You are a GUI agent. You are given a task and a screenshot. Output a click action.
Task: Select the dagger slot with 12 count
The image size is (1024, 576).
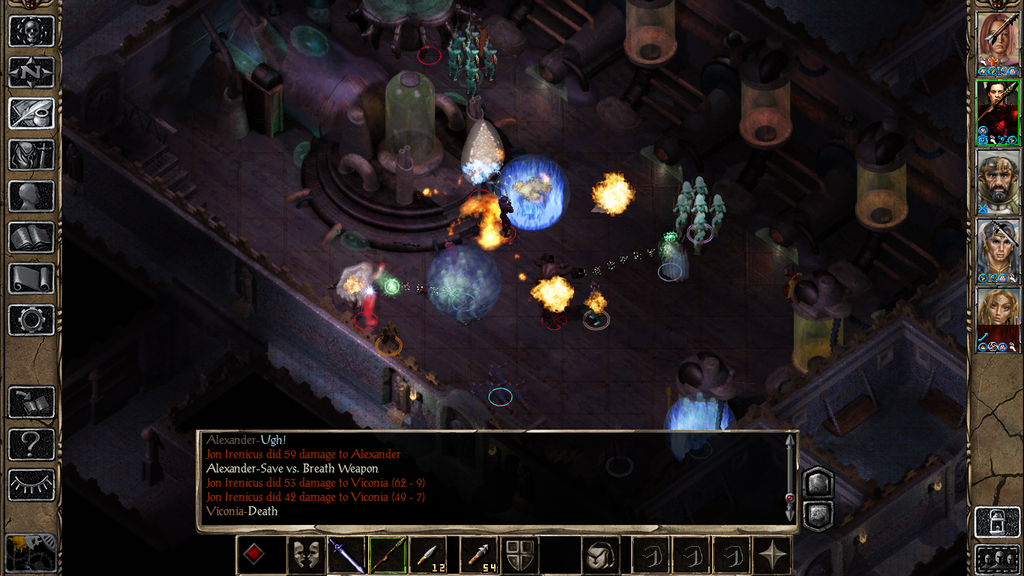coord(429,555)
